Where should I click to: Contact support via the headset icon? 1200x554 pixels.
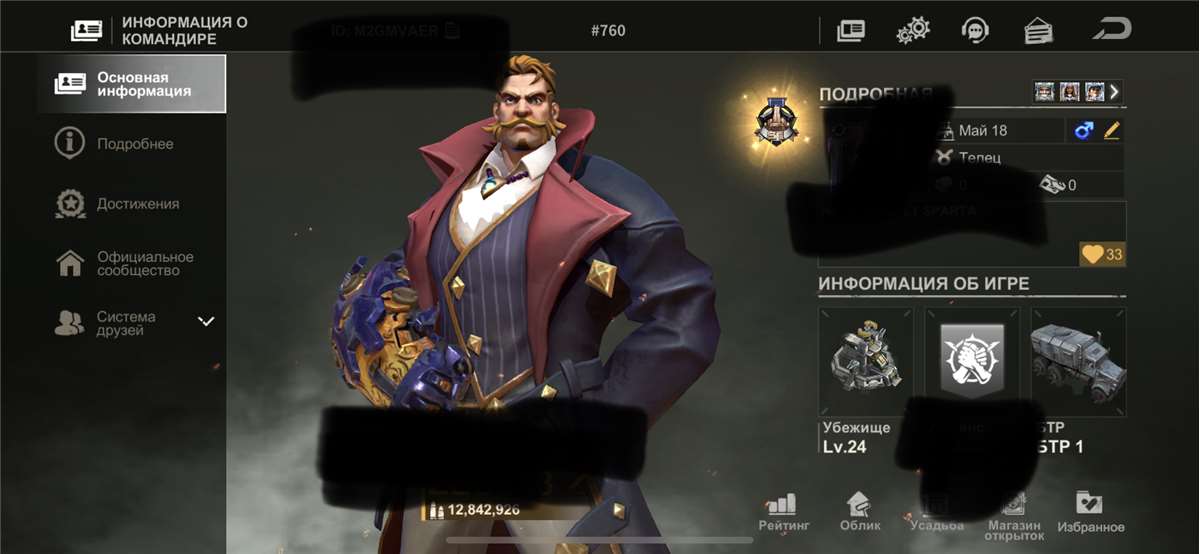click(974, 31)
